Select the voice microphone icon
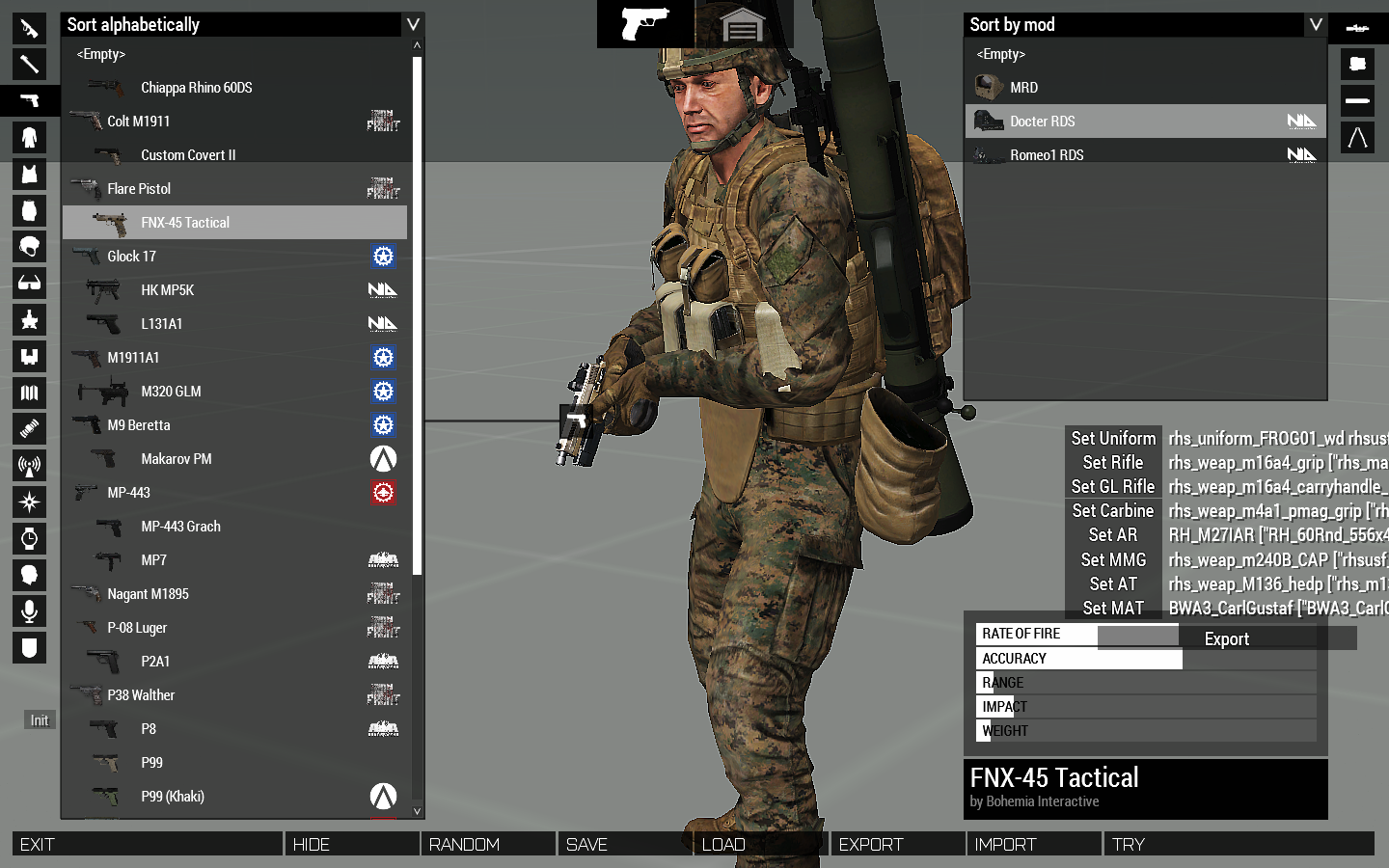 pyautogui.click(x=29, y=610)
